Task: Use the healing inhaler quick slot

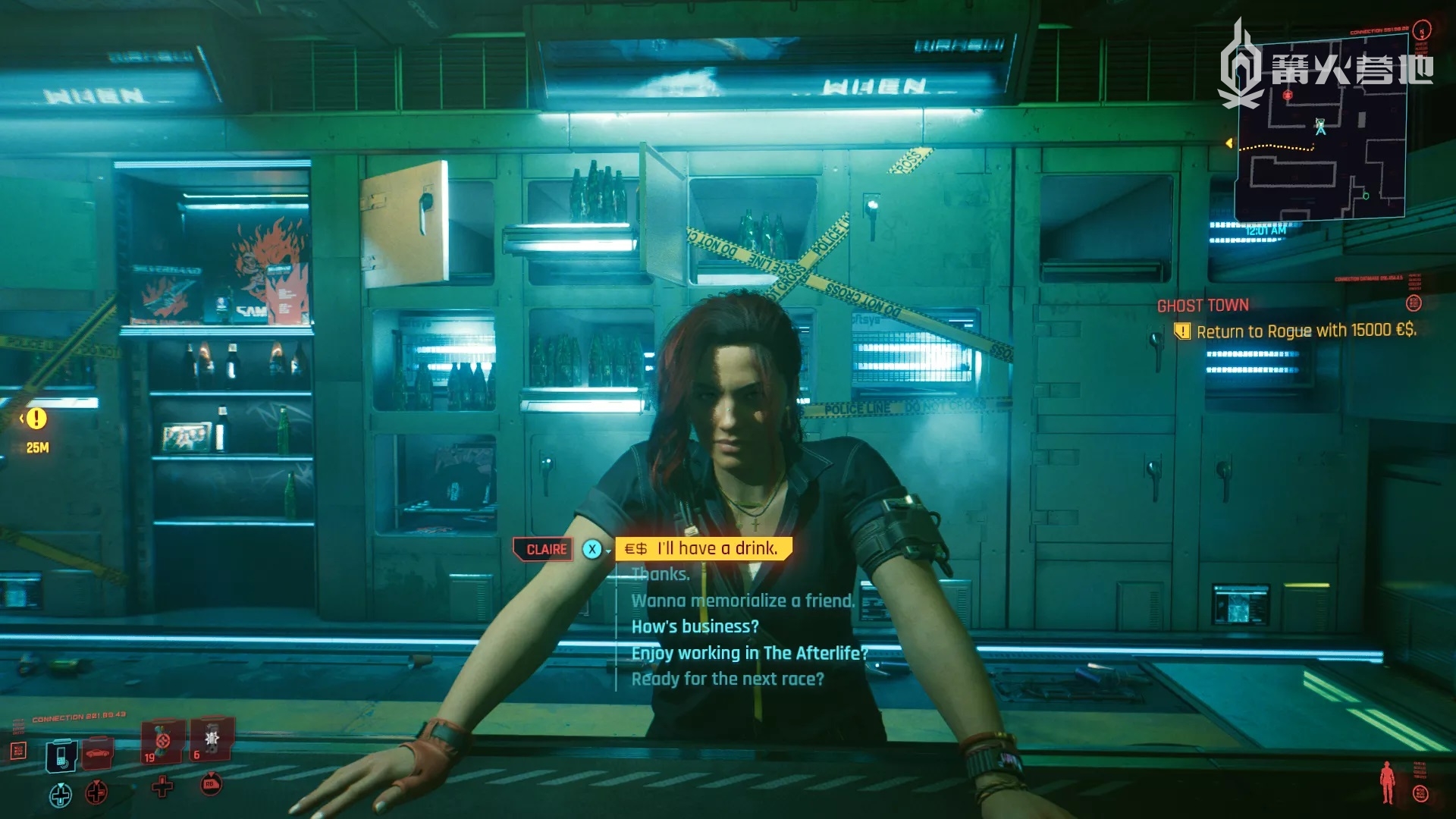Action: click(162, 741)
